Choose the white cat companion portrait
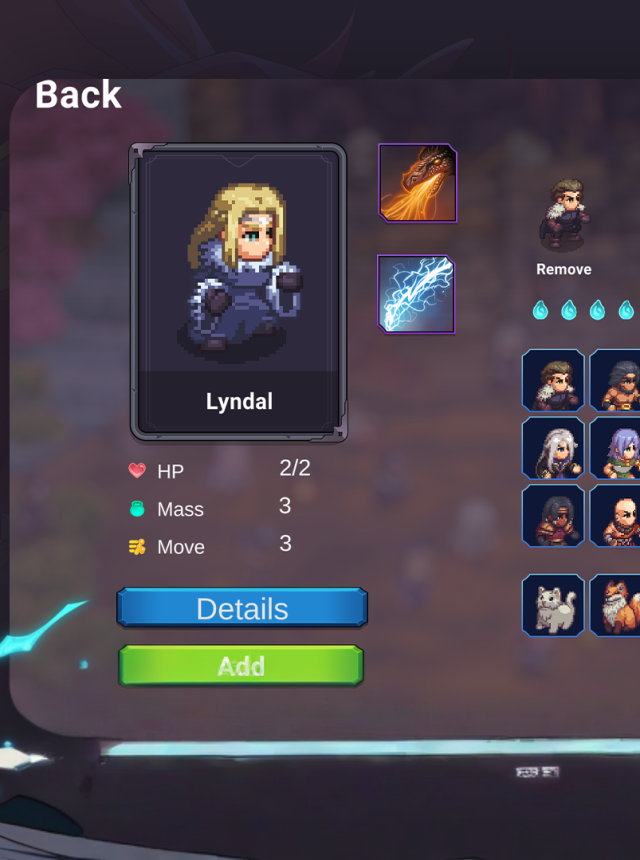 point(553,605)
